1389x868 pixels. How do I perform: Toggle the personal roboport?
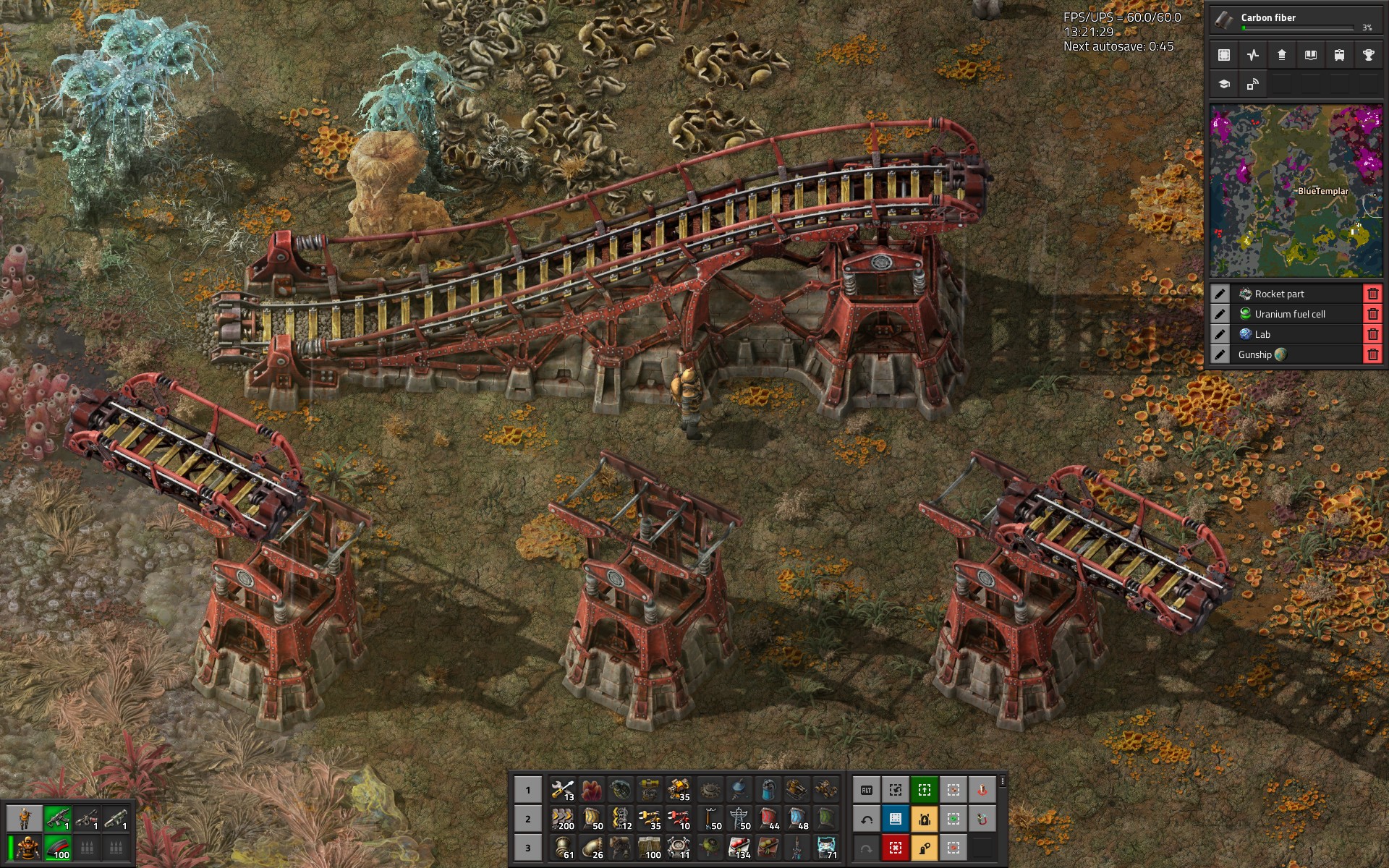[925, 819]
